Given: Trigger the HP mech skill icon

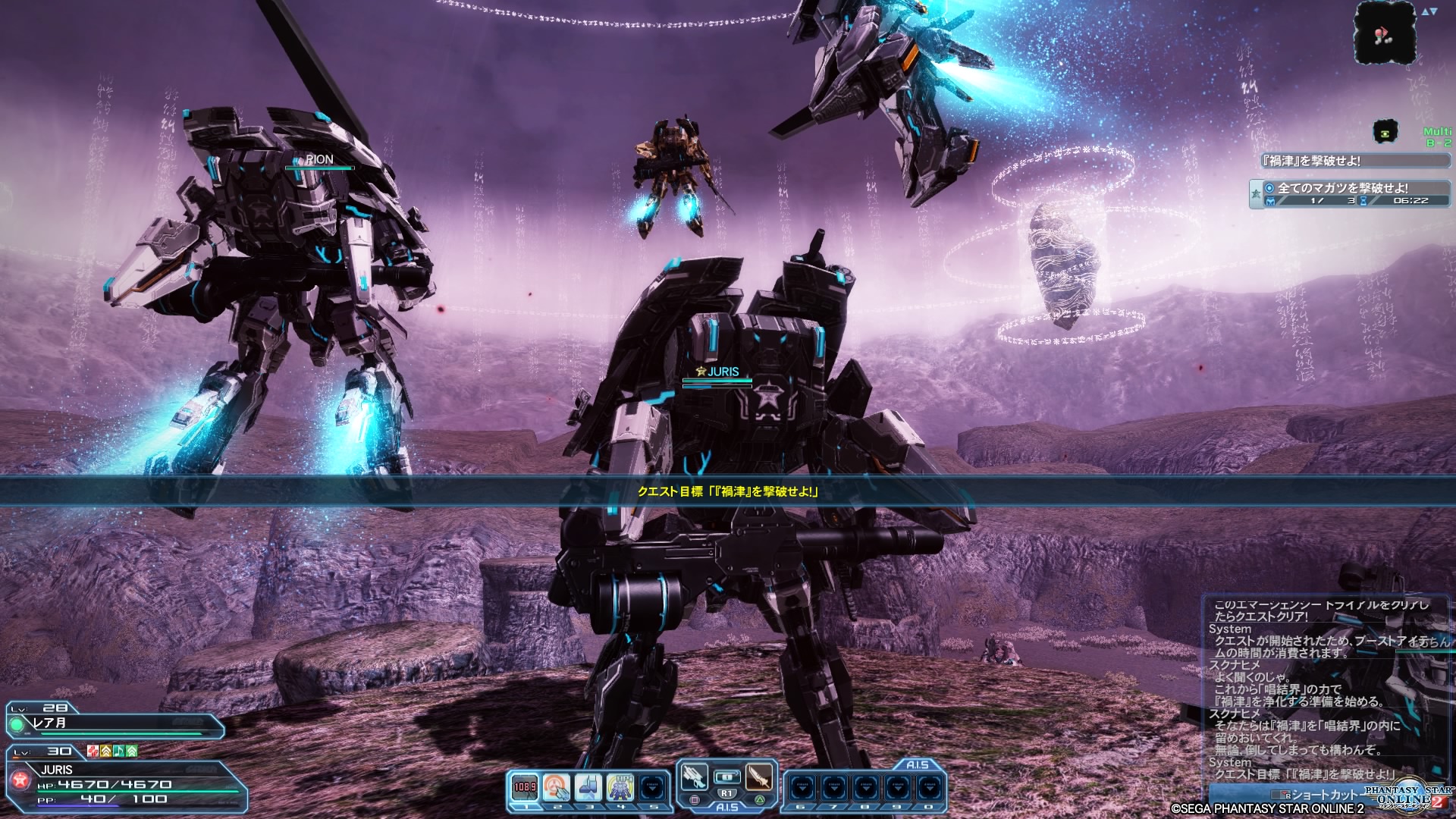Looking at the screenshot, I should click(x=620, y=787).
